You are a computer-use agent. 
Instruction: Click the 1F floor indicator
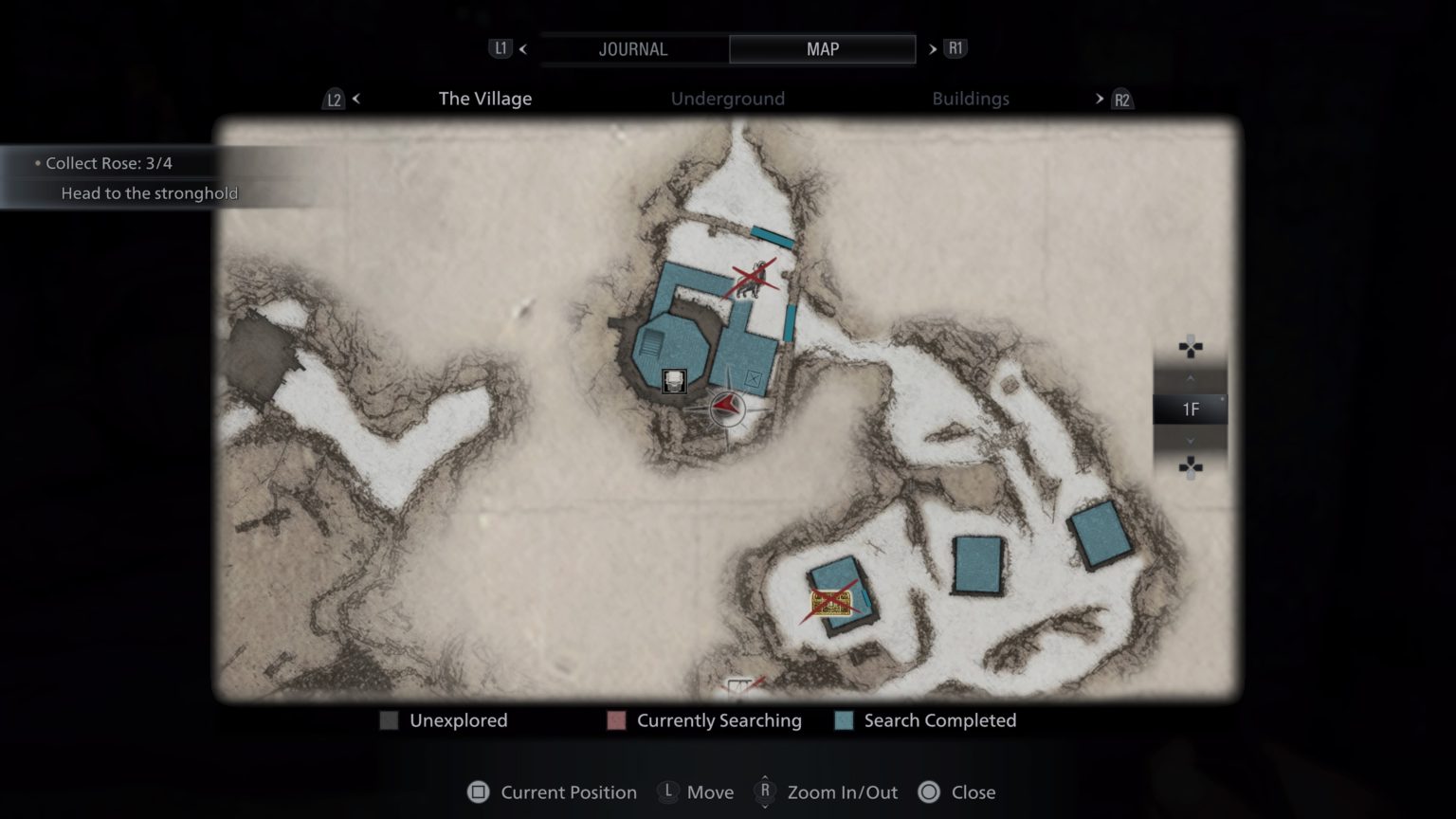pos(1191,409)
